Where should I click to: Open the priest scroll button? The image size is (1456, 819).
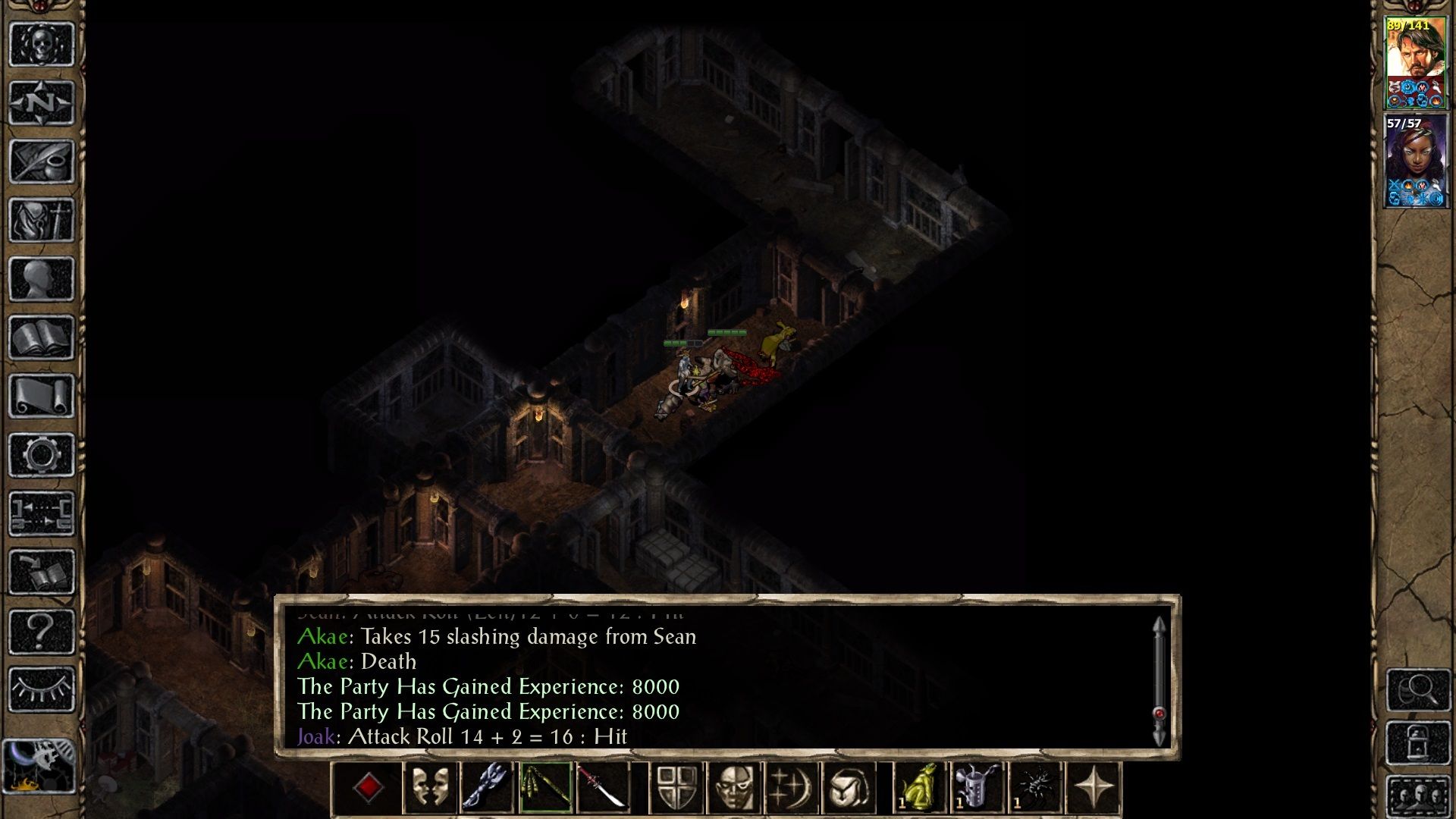tap(42, 397)
